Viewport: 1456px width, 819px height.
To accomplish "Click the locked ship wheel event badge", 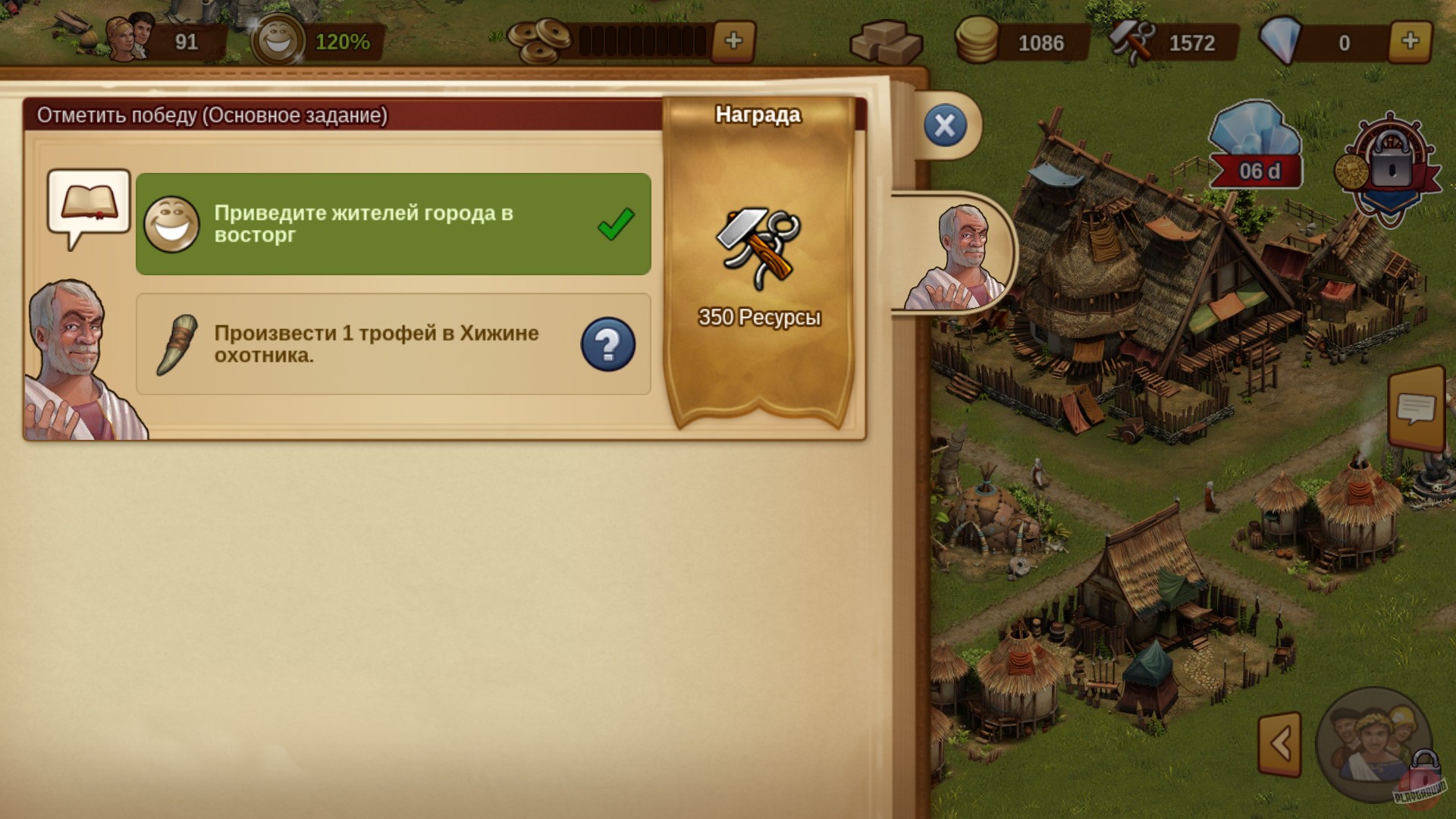I will click(x=1393, y=163).
